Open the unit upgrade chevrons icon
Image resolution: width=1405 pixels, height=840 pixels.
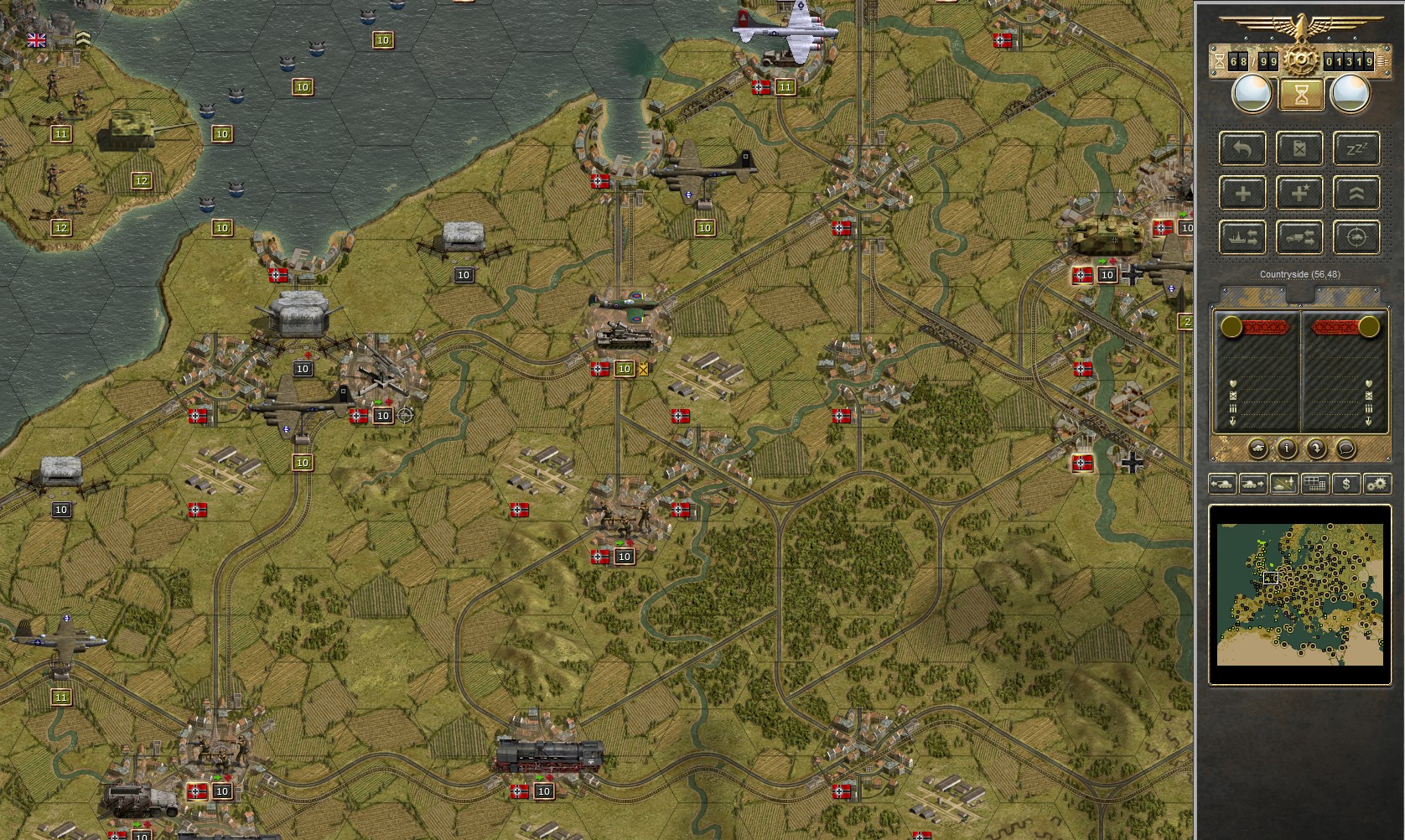click(x=1356, y=192)
